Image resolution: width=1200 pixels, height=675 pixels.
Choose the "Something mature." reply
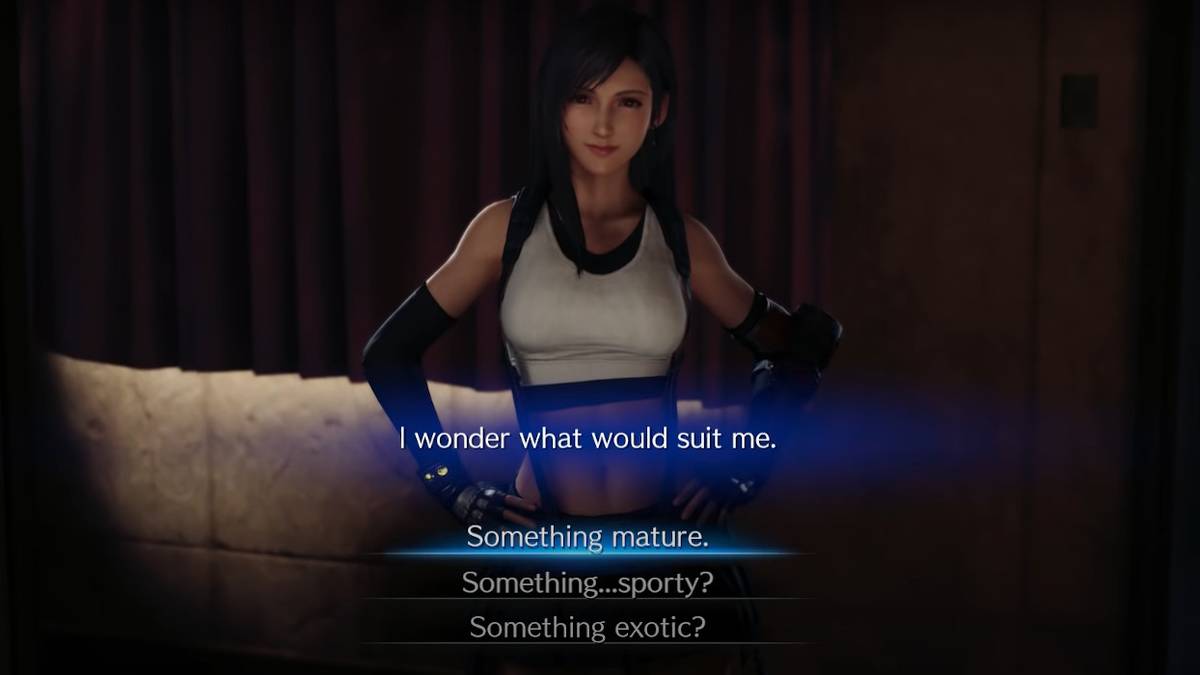click(x=587, y=537)
